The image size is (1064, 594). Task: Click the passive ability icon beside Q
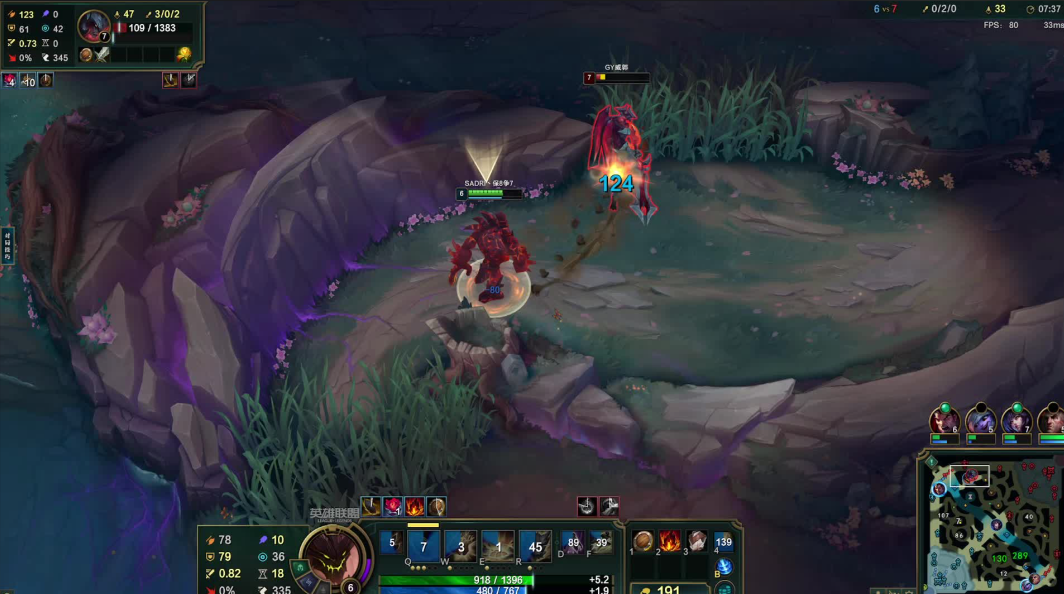coord(392,544)
